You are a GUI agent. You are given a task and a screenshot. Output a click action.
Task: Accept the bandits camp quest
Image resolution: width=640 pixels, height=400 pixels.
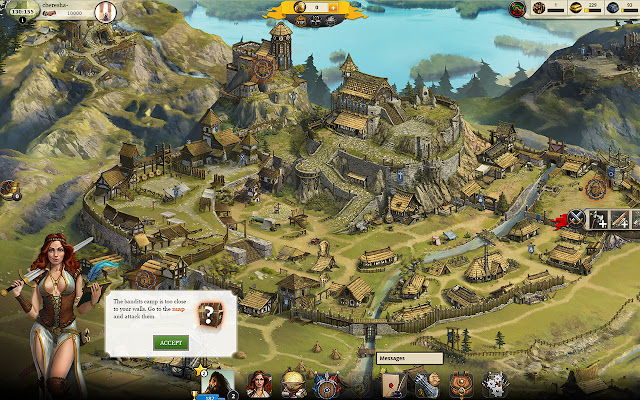coord(170,342)
